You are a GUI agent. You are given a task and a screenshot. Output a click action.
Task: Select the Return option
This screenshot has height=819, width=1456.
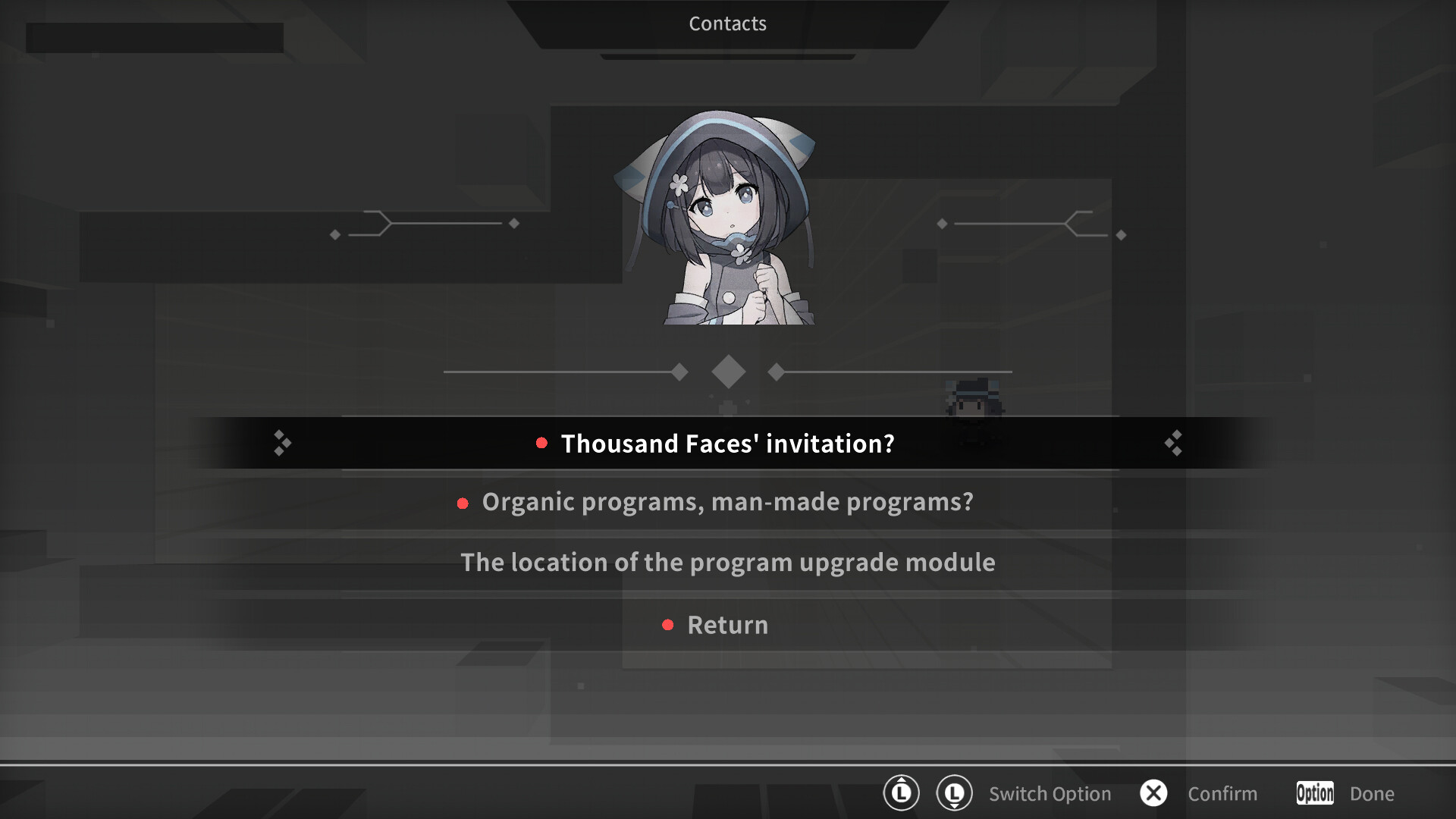(x=726, y=625)
